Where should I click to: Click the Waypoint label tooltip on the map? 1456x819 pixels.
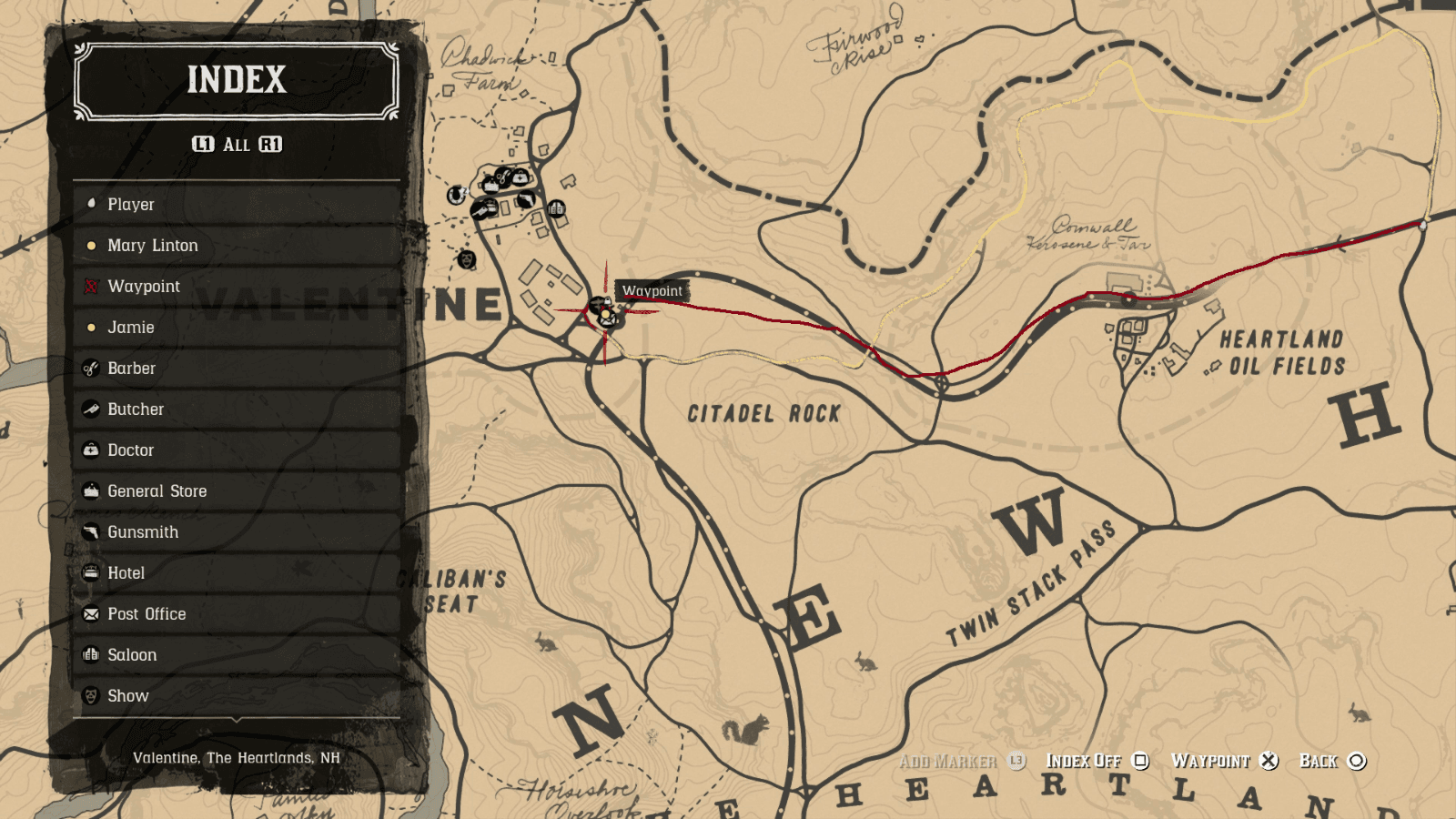(652, 290)
